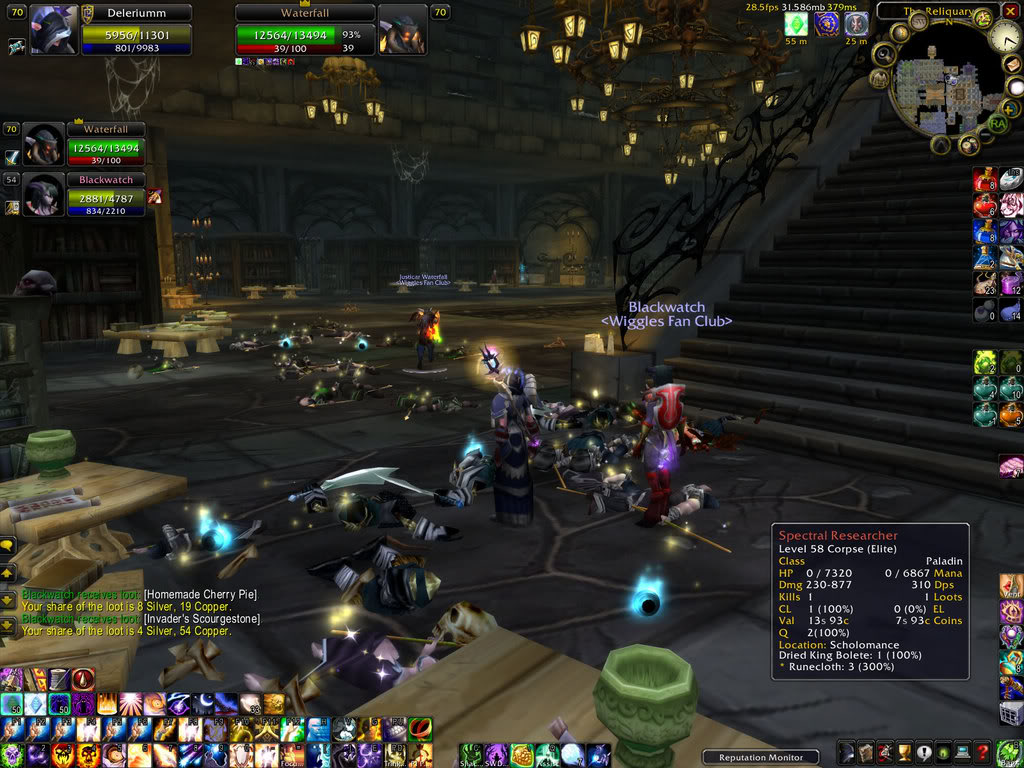Click the Vent lips icon on the right bar
The height and width of the screenshot is (768, 1024).
pos(1011,585)
